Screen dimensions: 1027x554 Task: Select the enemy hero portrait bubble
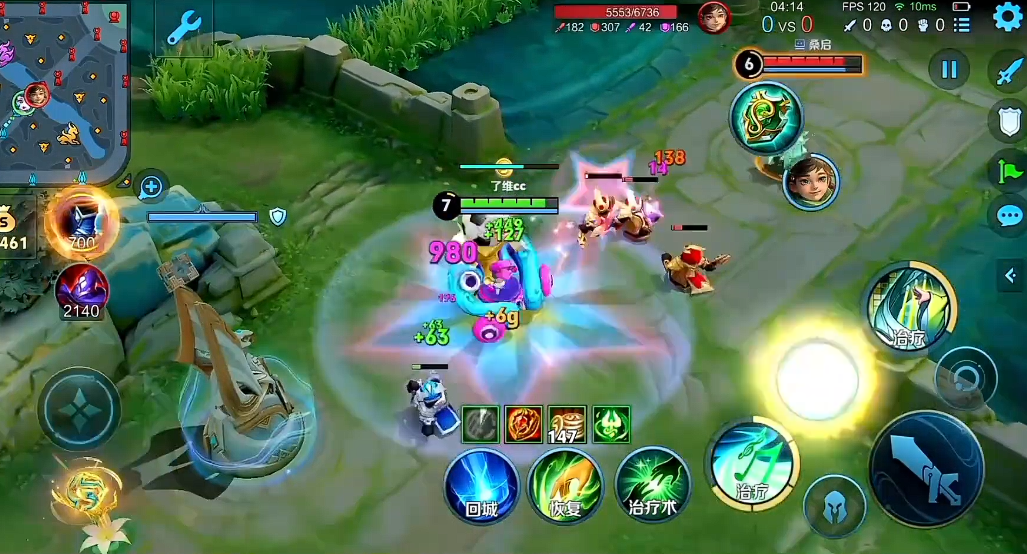811,182
